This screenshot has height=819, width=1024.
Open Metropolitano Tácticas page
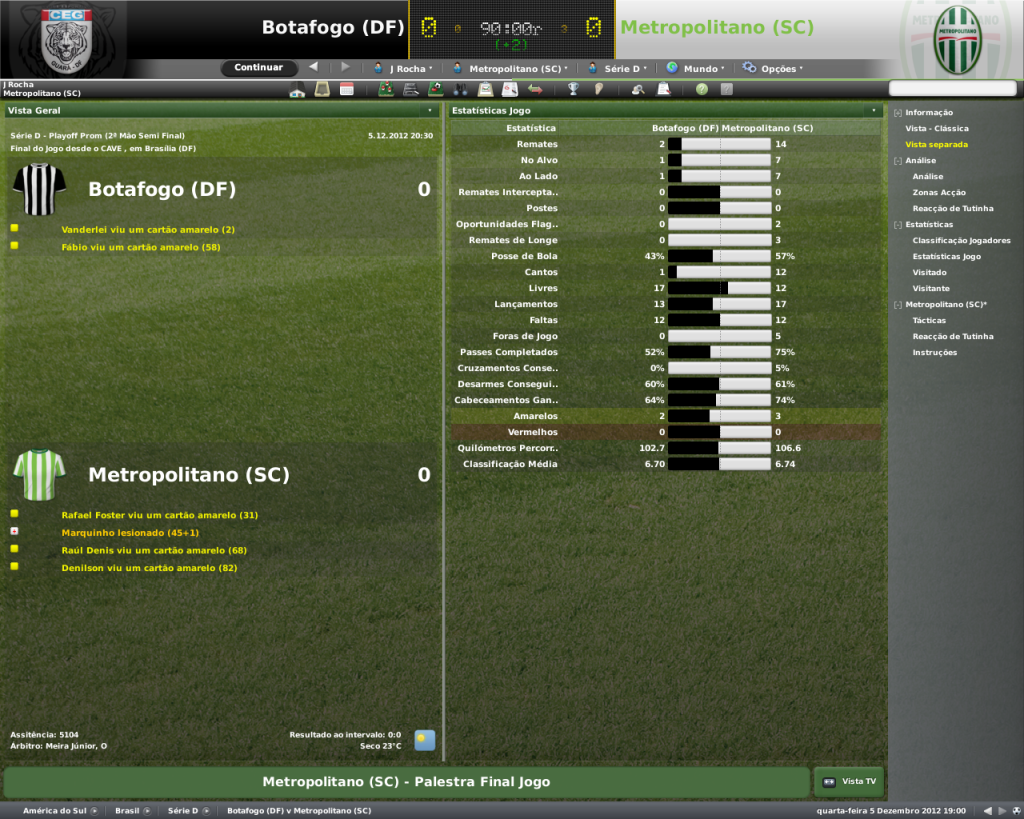(x=929, y=321)
